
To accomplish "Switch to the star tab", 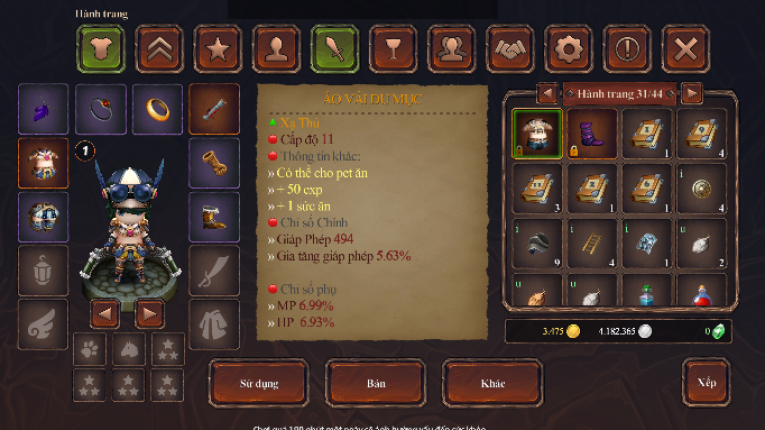I will tap(217, 48).
